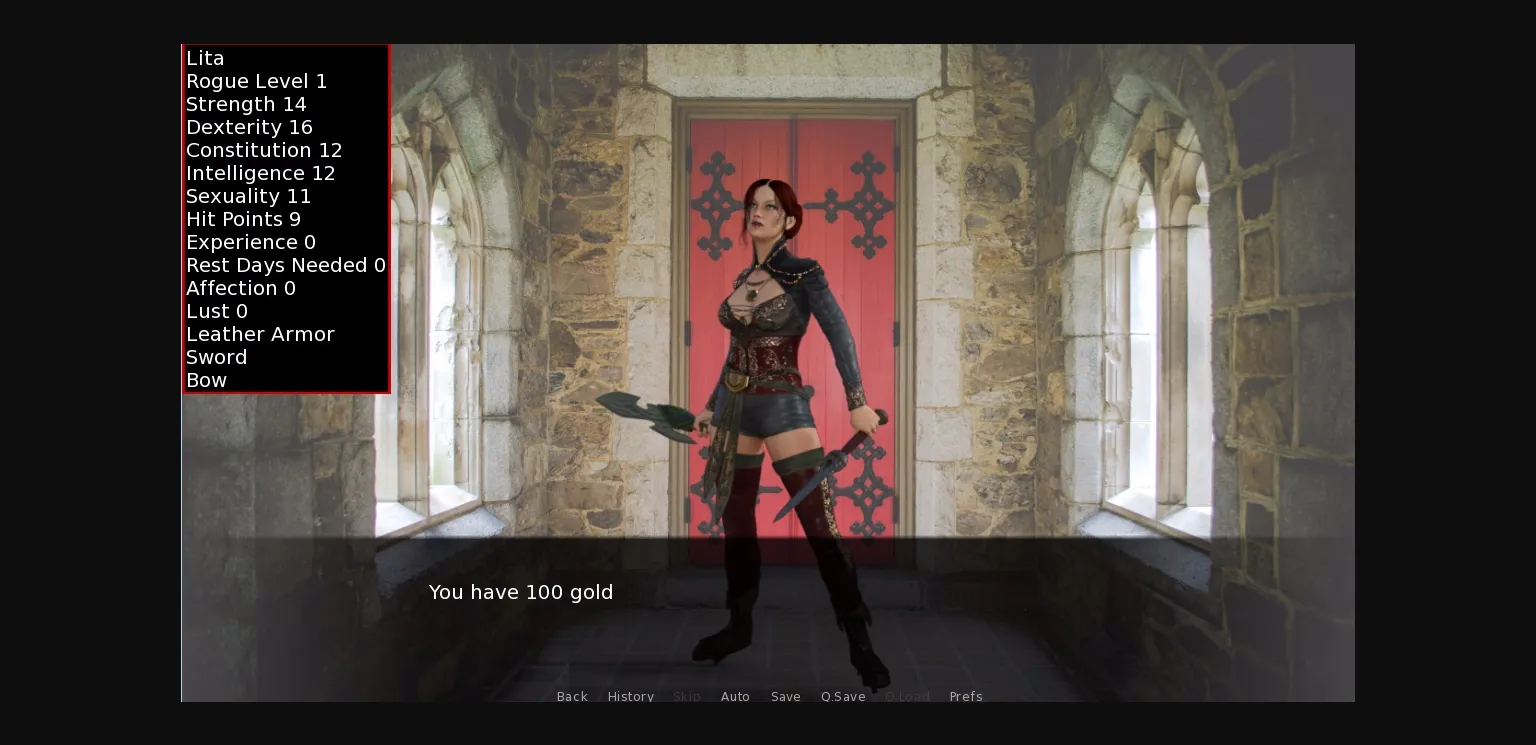
Task: Select Lita's name in the stats panel
Action: pos(204,58)
